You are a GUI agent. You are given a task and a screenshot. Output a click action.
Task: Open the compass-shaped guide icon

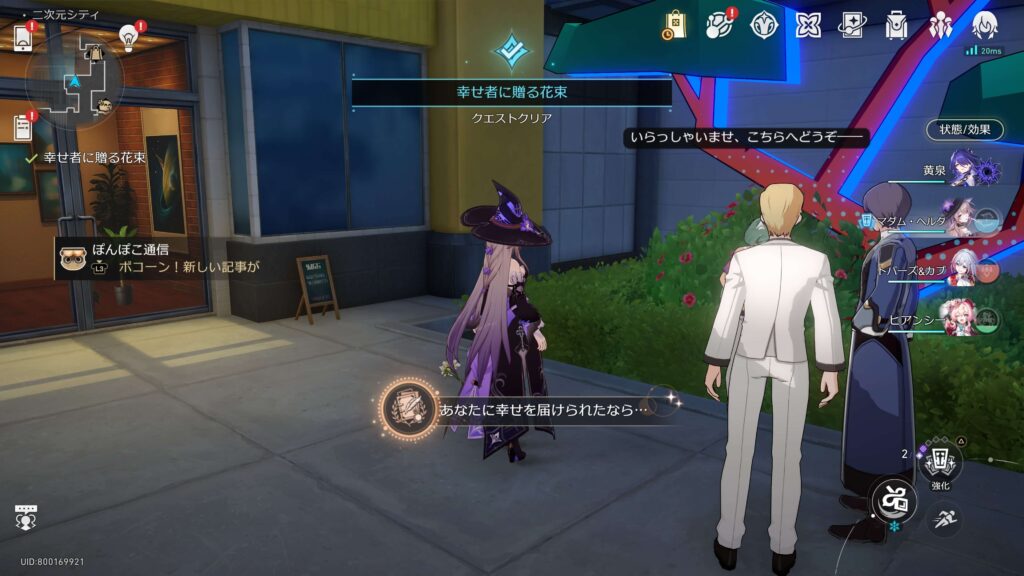764,24
